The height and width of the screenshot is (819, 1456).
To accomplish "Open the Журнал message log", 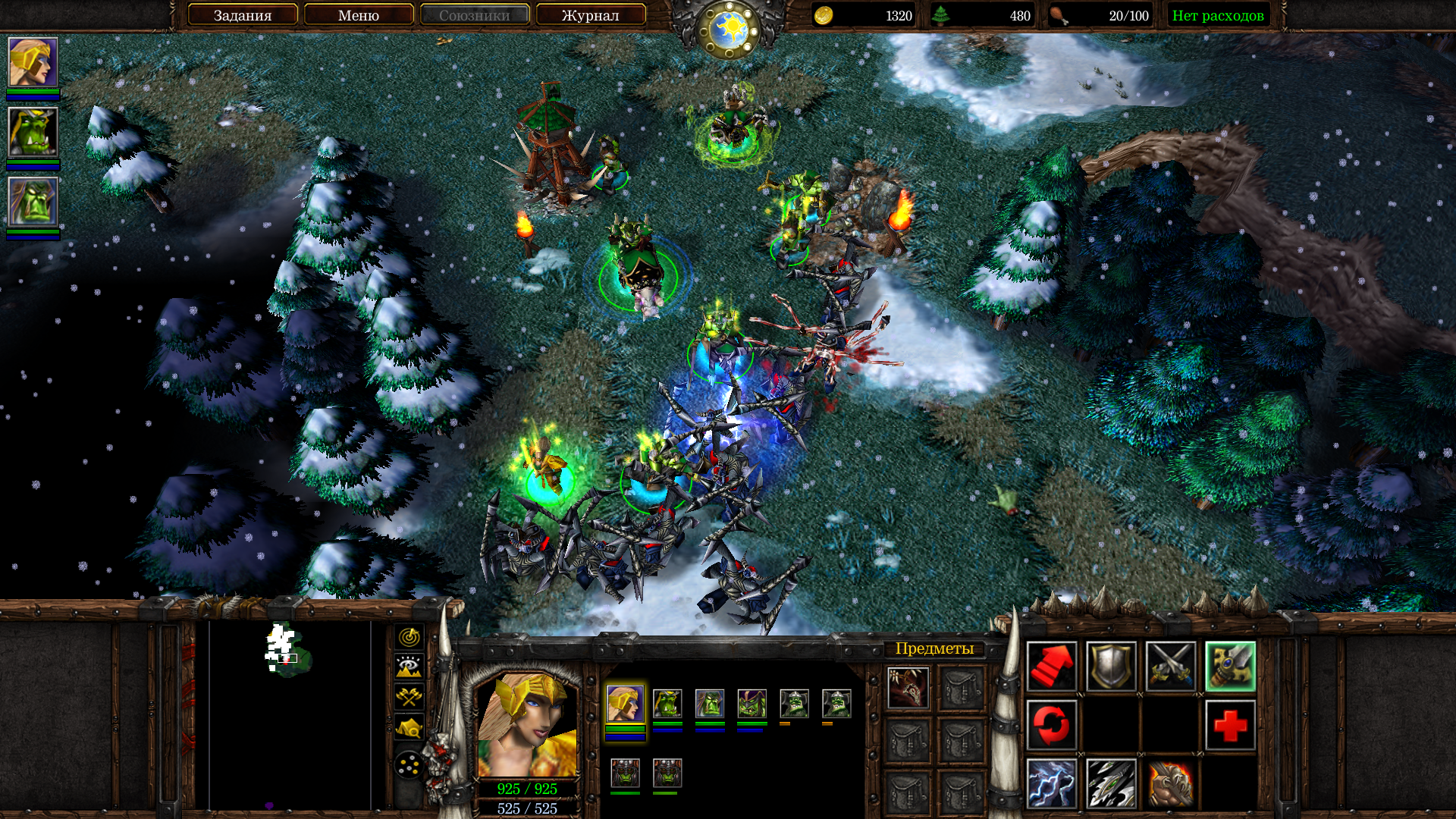I will click(x=591, y=15).
